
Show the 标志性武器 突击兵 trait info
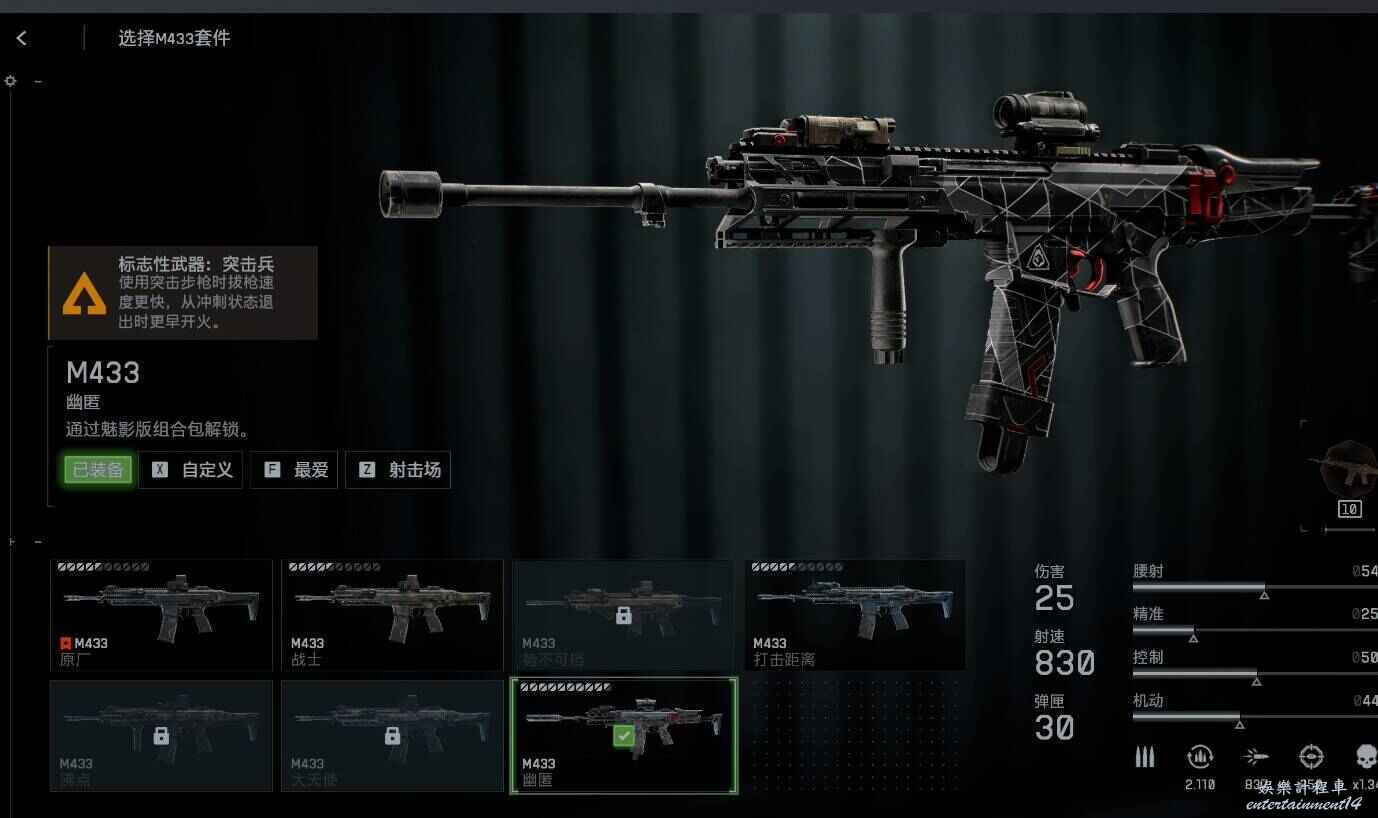(183, 293)
